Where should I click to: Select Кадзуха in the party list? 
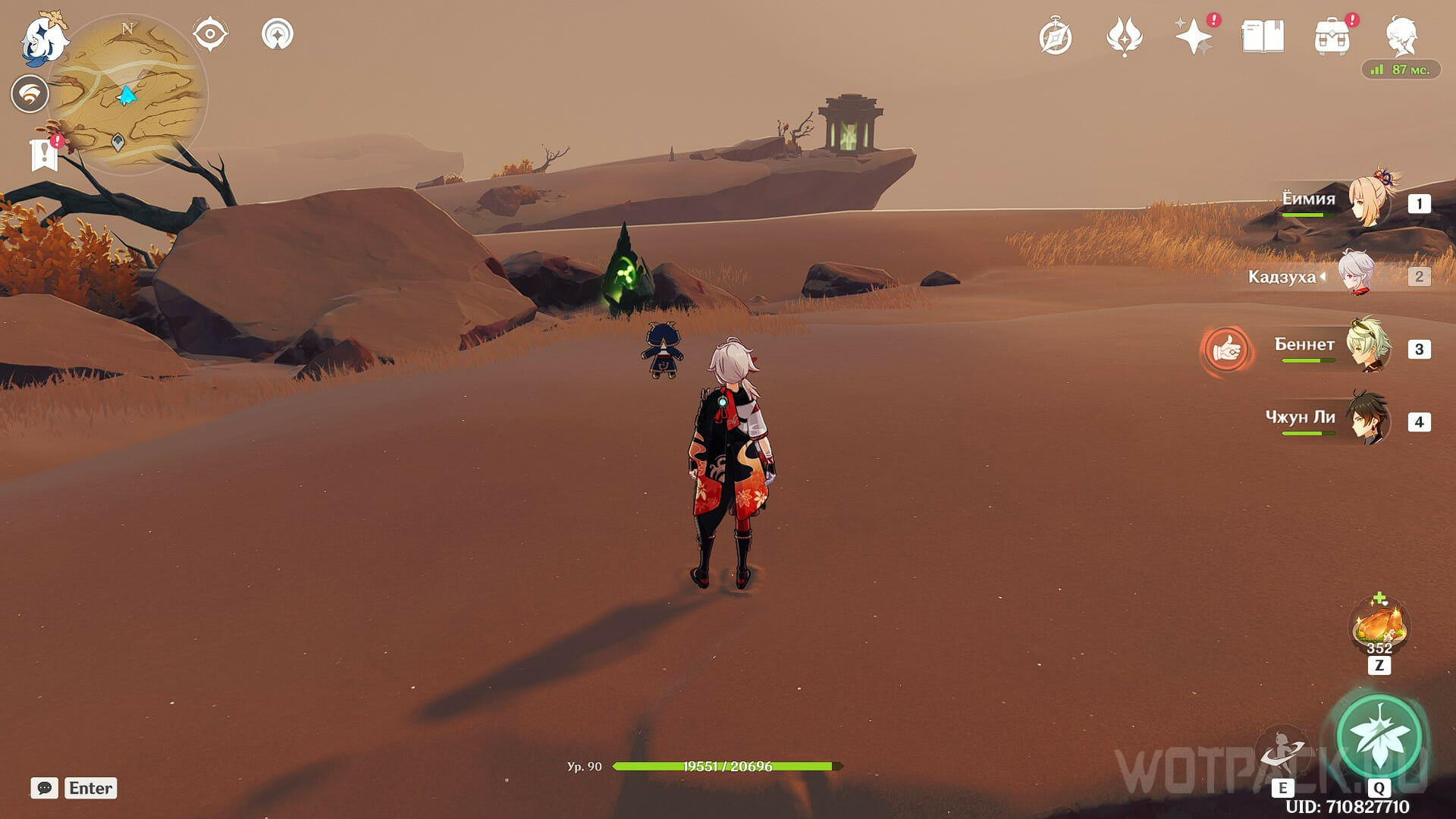click(x=1355, y=275)
